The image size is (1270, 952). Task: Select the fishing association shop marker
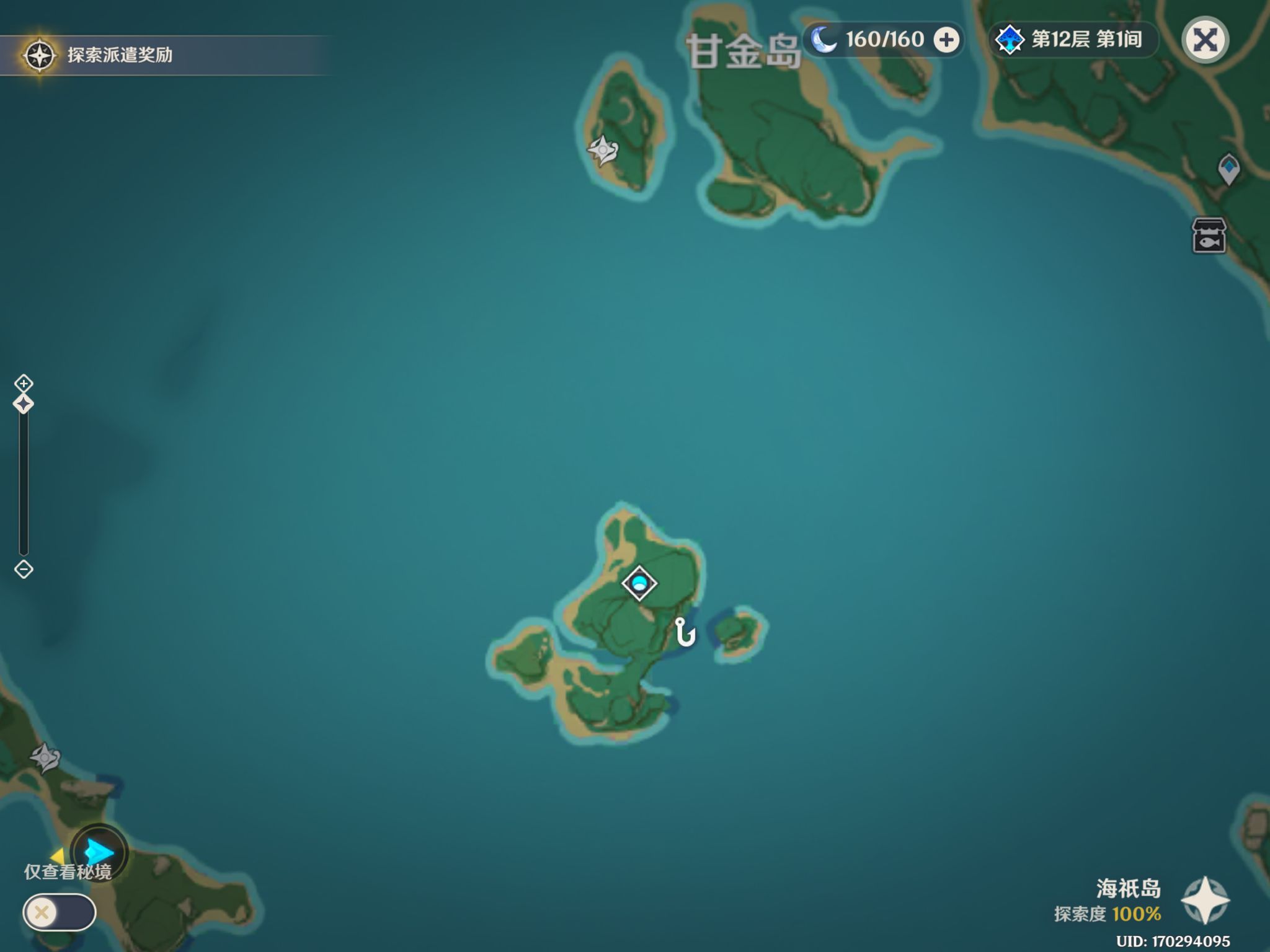(x=1209, y=236)
